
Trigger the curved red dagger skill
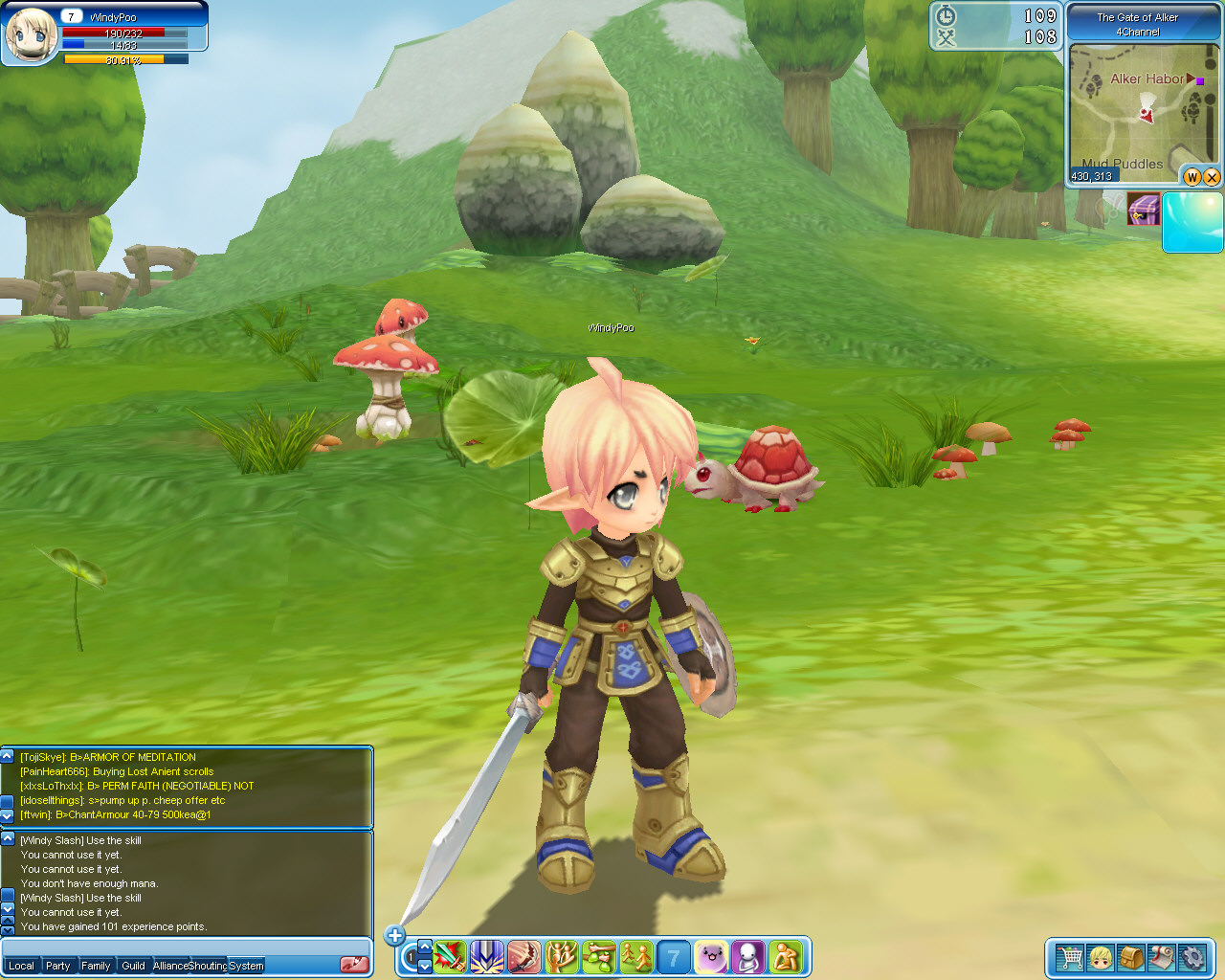pos(524,956)
